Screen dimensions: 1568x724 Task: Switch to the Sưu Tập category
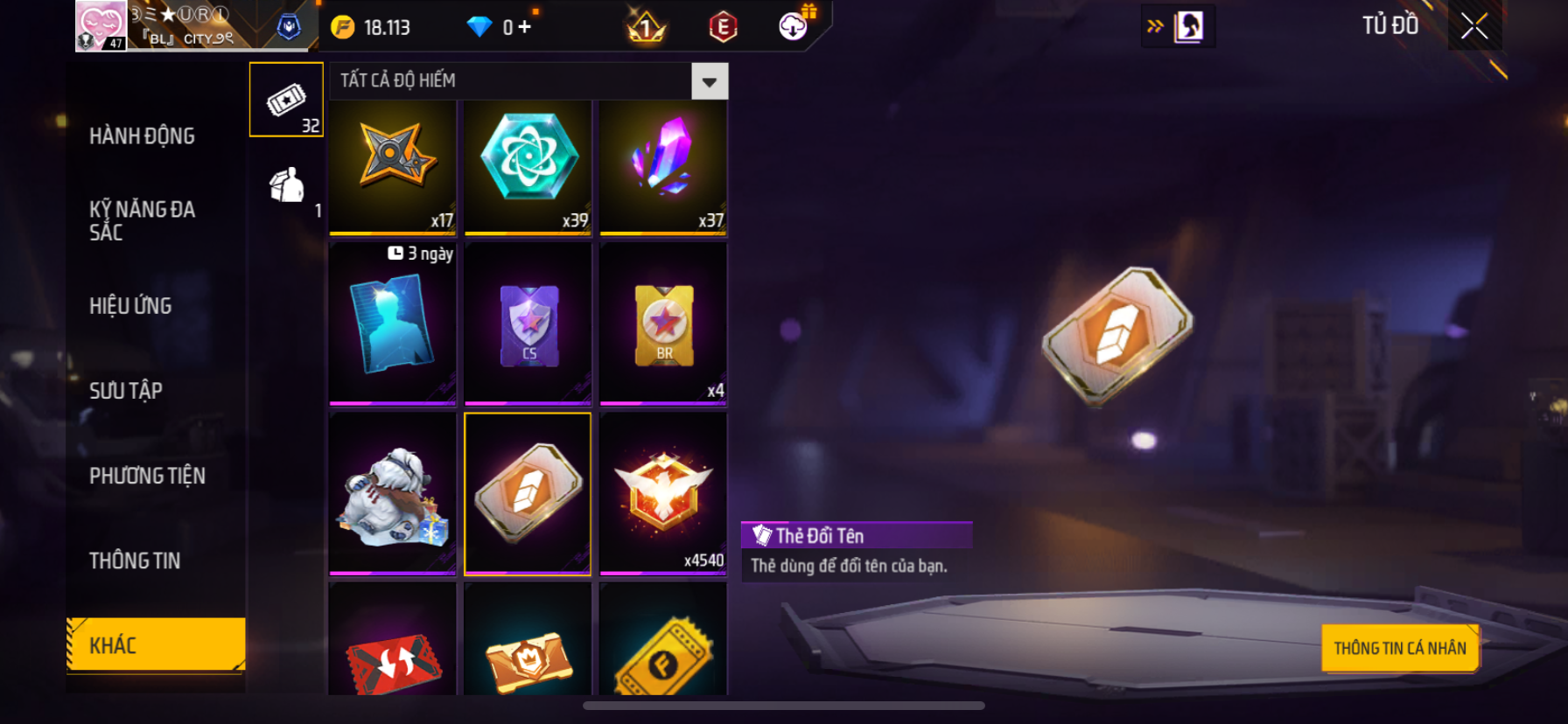tap(126, 391)
